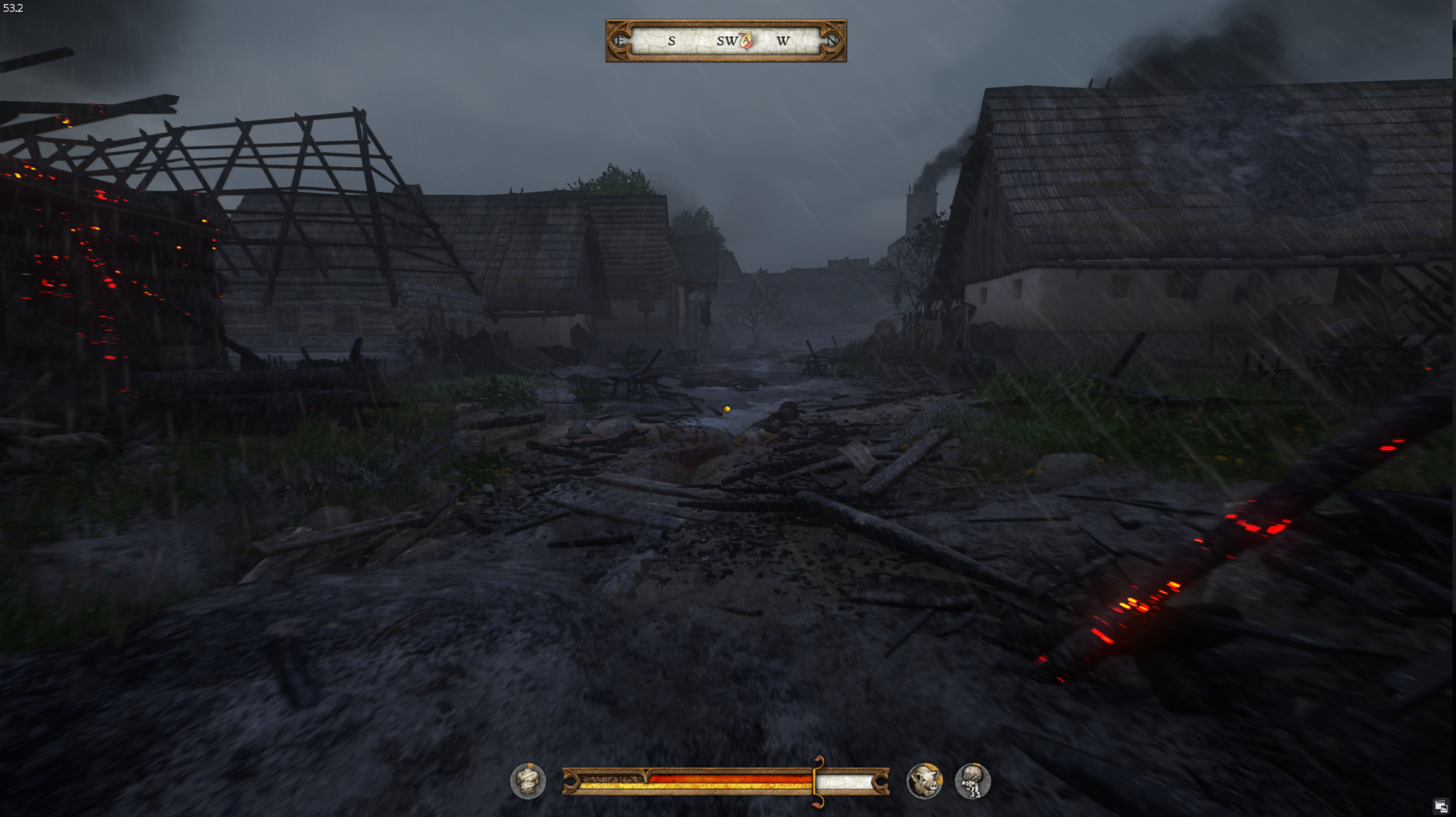Viewport: 1456px width, 817px height.
Task: Select the pig head status icon
Action: point(924,781)
